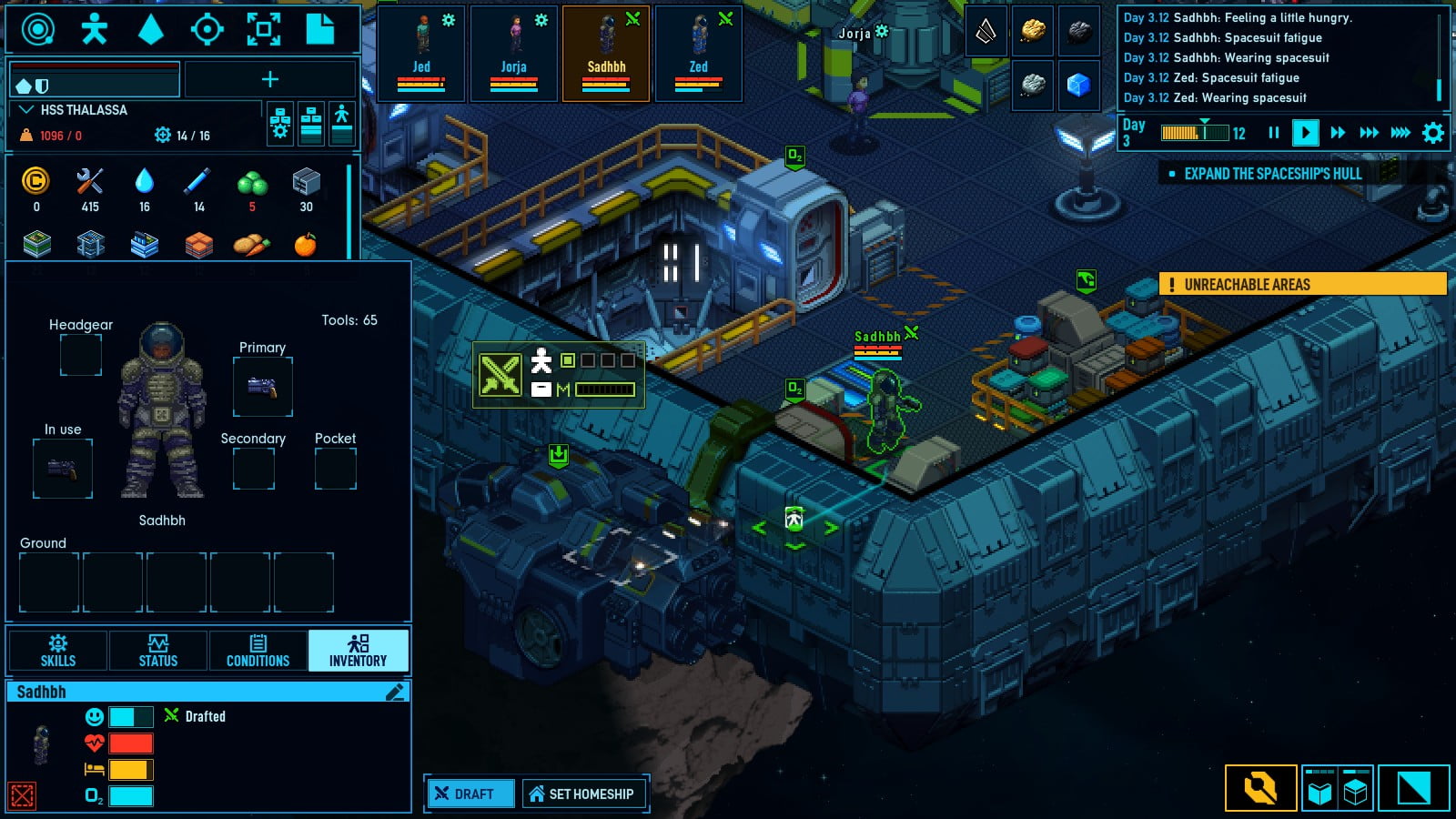
Task: Pause the game time
Action: (x=1274, y=133)
